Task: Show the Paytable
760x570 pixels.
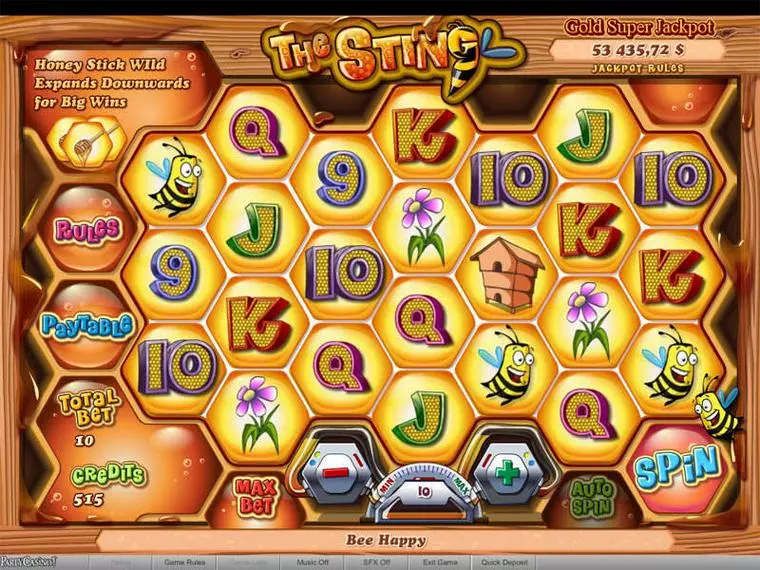Action: pos(87,326)
